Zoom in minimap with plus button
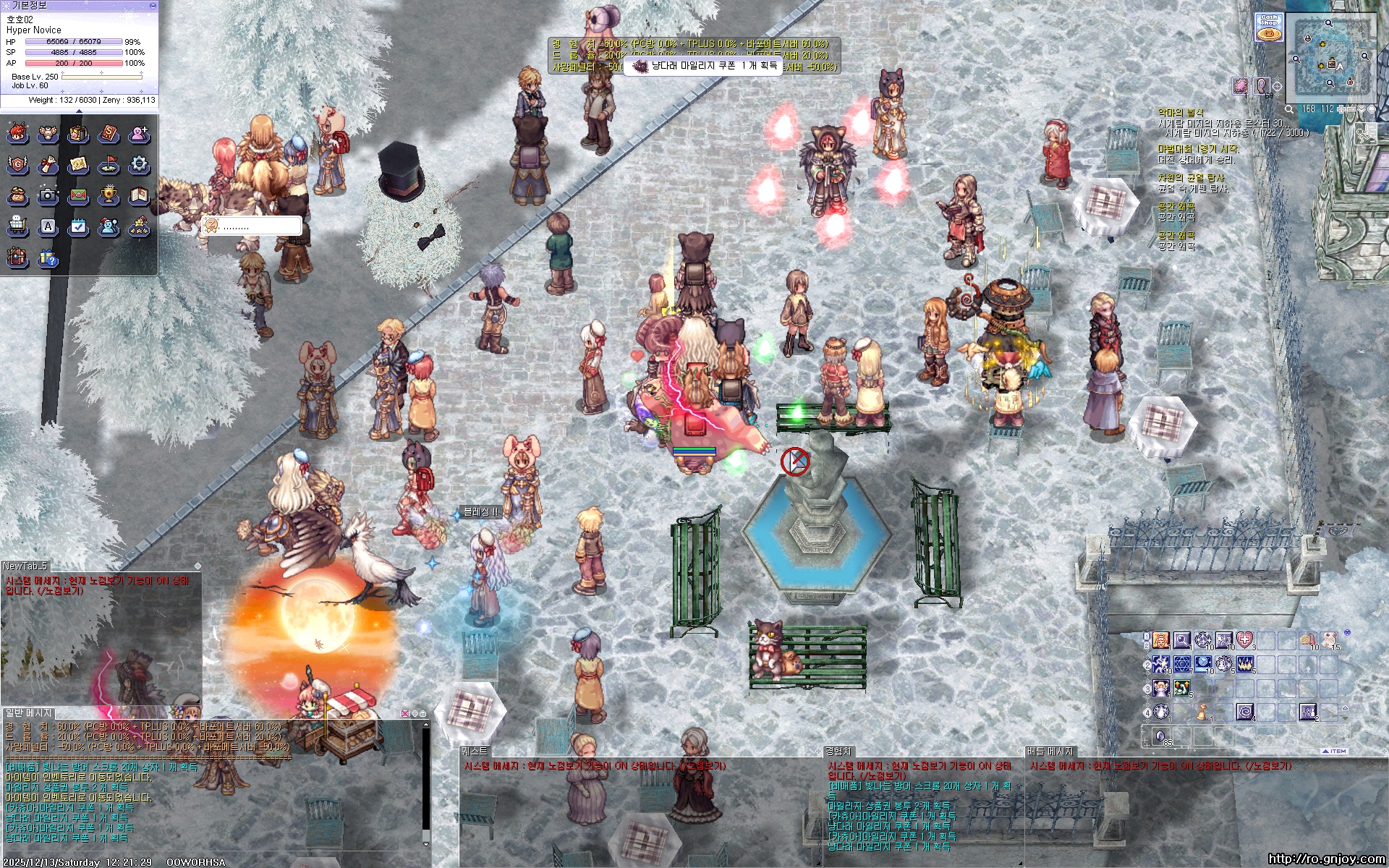The image size is (1389, 868). click(1342, 109)
